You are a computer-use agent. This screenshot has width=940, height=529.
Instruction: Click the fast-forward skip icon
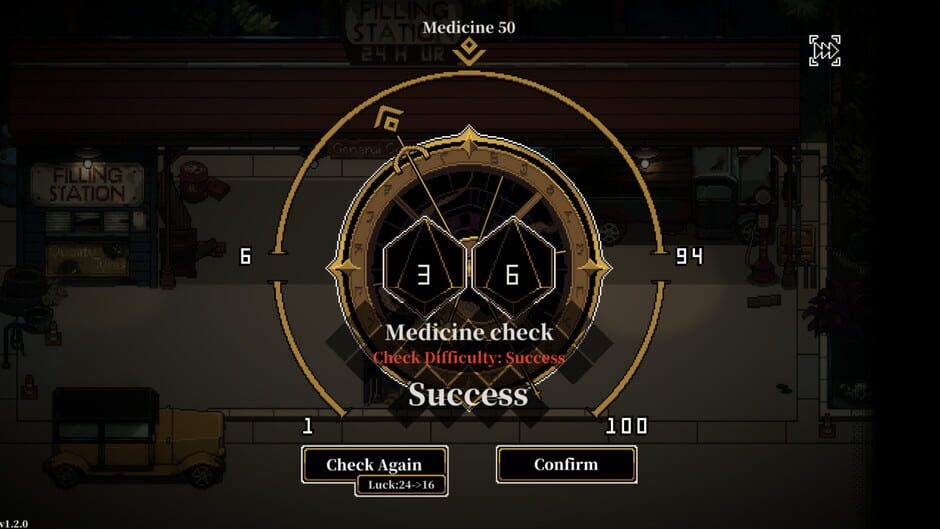tap(824, 51)
